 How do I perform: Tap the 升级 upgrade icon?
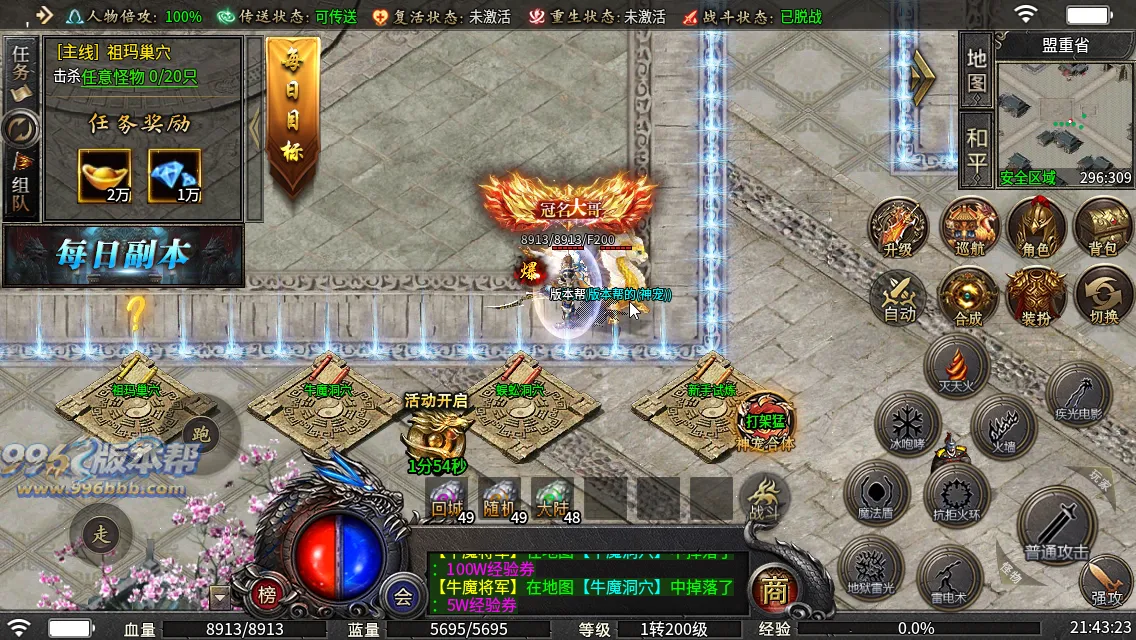(x=898, y=229)
